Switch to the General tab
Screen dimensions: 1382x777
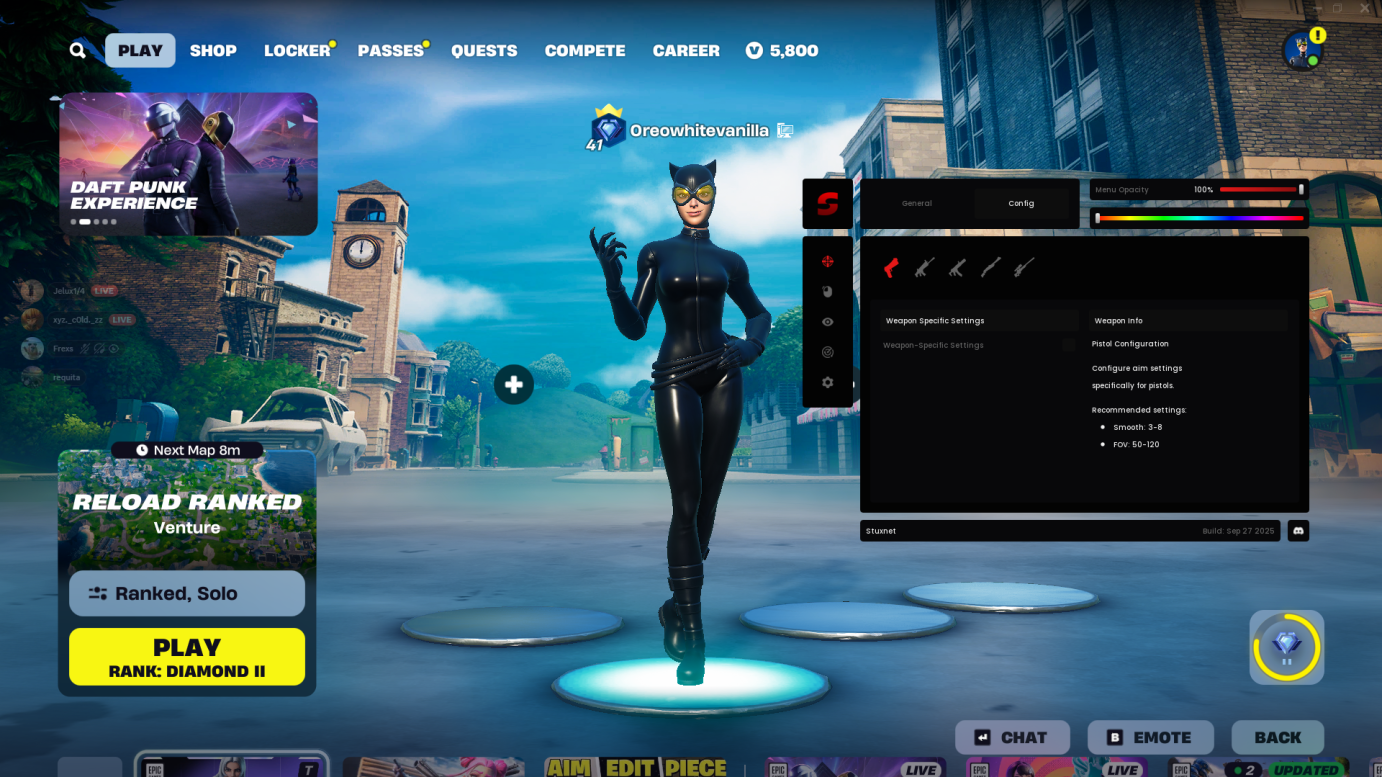(x=916, y=203)
